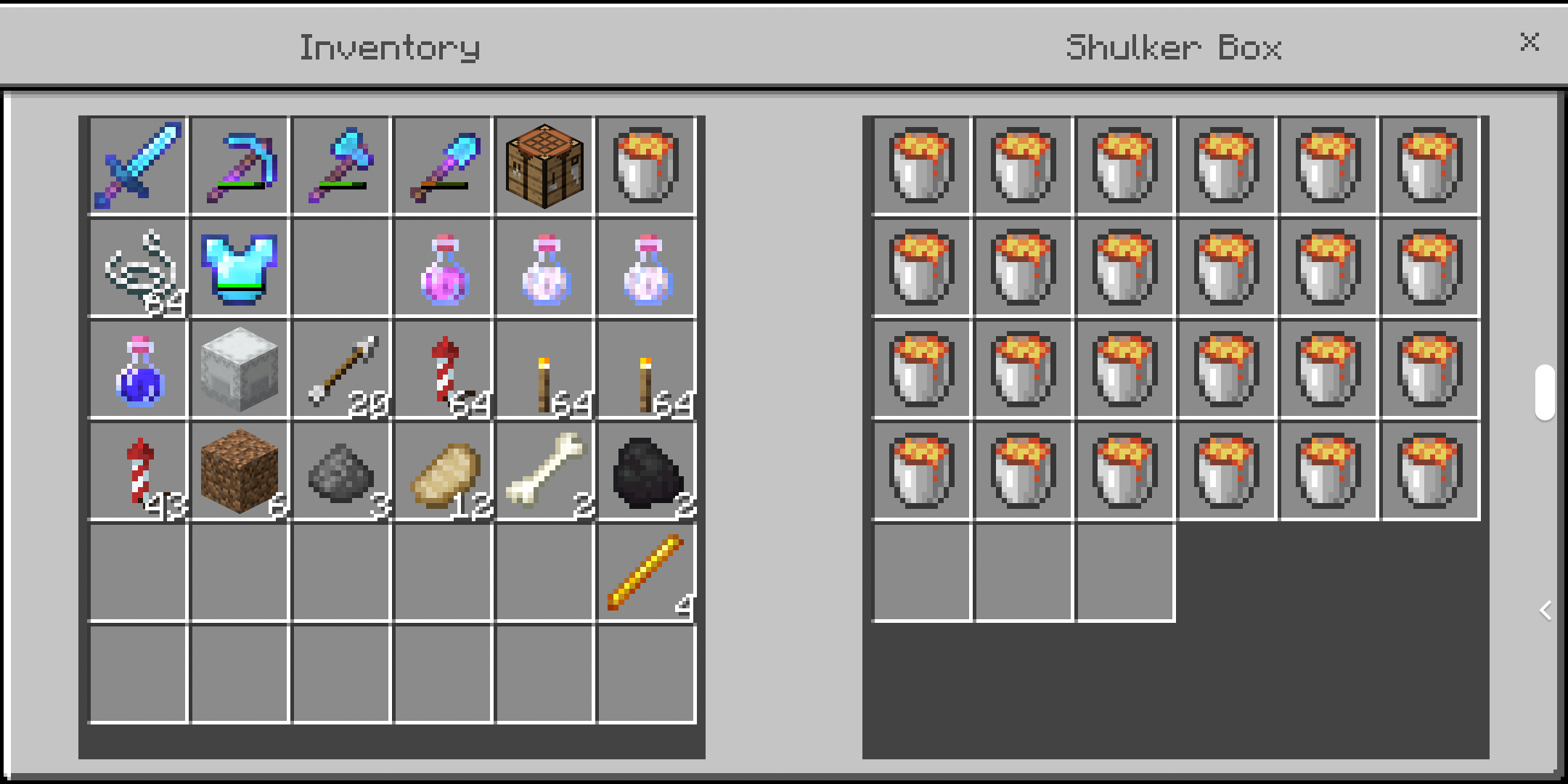Select the firework rocket stack of 43
1568x784 pixels.
(x=138, y=472)
